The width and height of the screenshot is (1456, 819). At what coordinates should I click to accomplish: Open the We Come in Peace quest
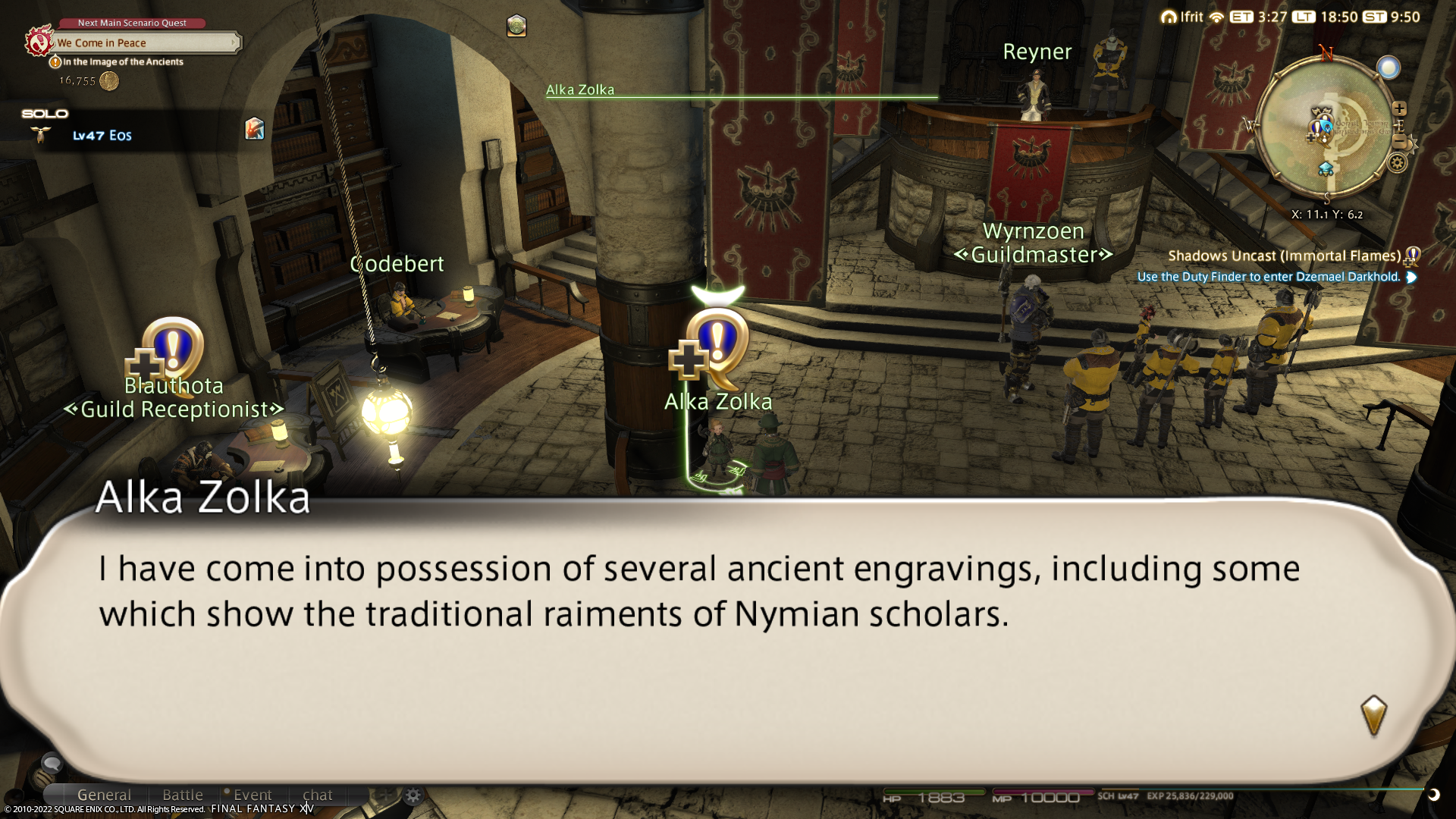pyautogui.click(x=144, y=43)
